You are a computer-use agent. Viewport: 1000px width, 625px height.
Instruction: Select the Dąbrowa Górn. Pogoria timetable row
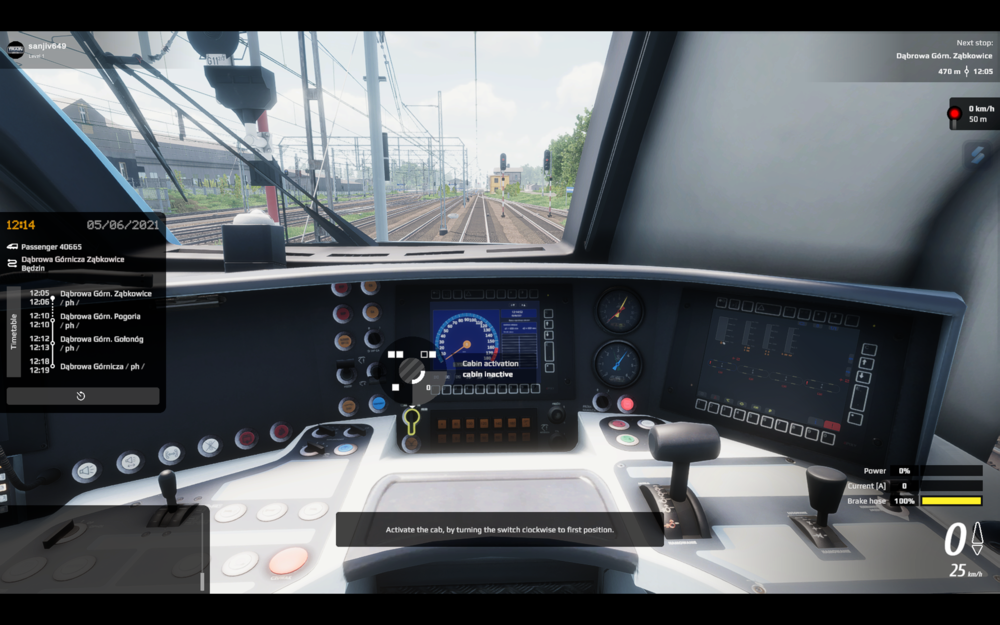100,320
